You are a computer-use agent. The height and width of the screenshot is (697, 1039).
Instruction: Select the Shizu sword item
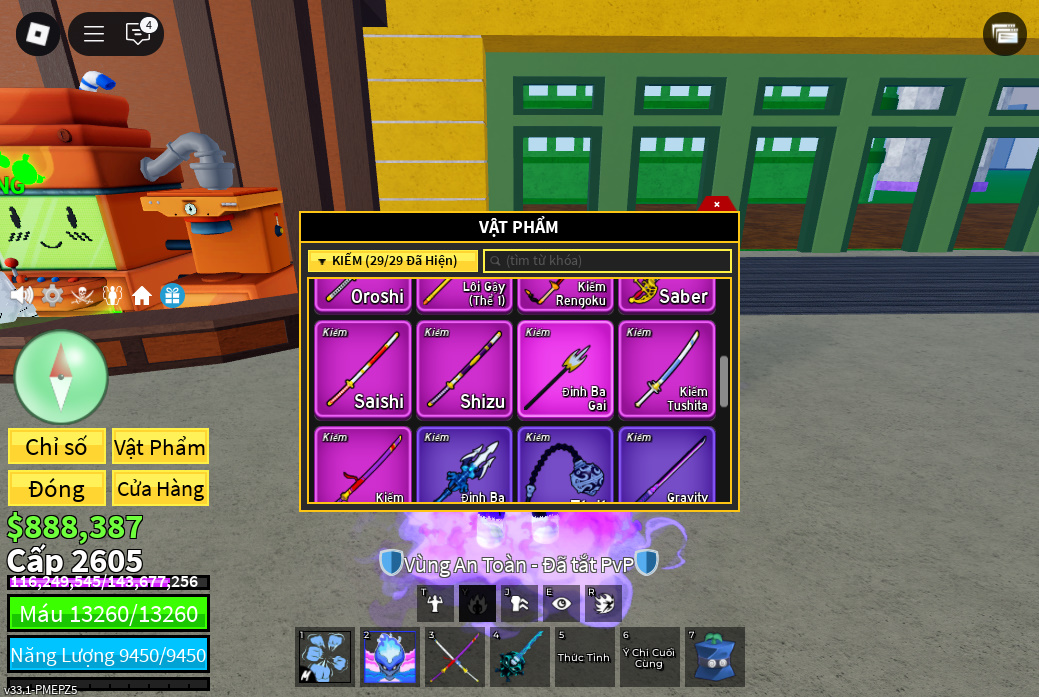tap(464, 368)
